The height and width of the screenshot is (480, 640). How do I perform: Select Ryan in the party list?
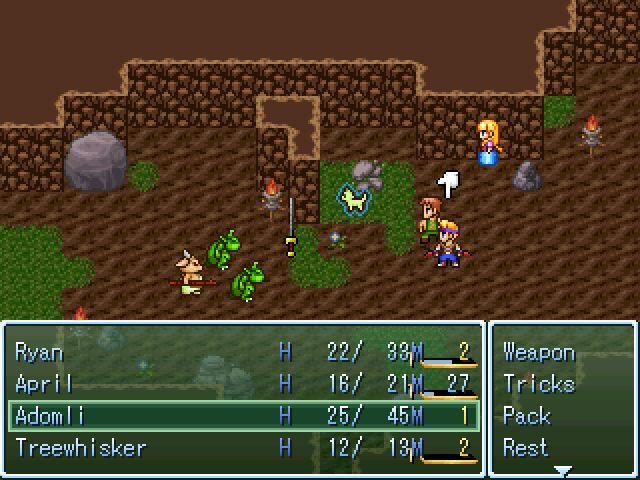click(x=240, y=352)
